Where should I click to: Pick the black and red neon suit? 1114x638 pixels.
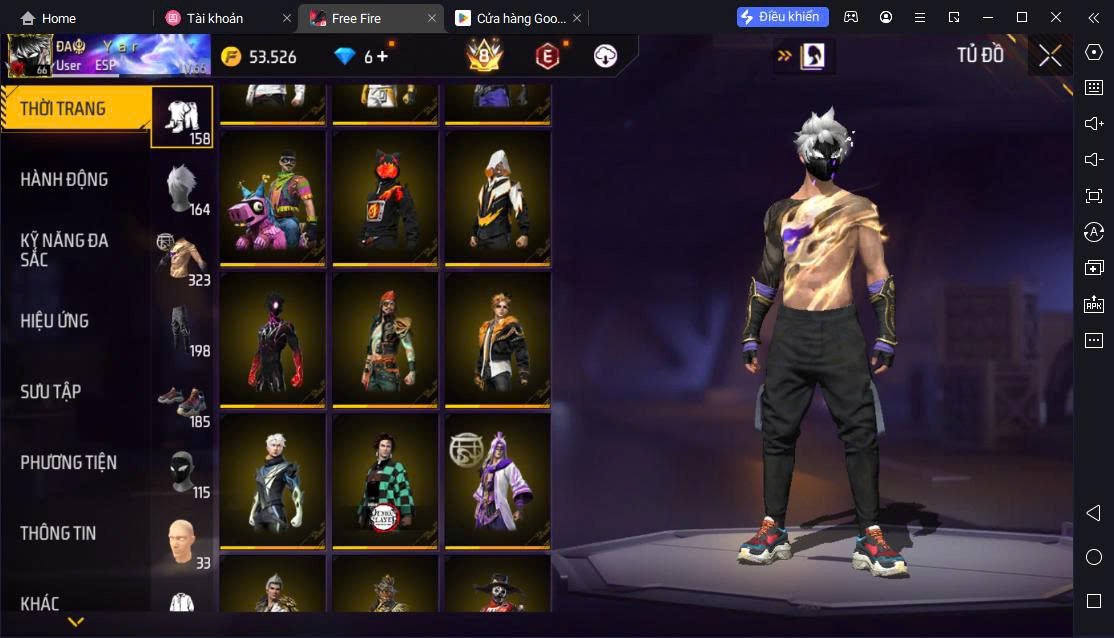273,339
